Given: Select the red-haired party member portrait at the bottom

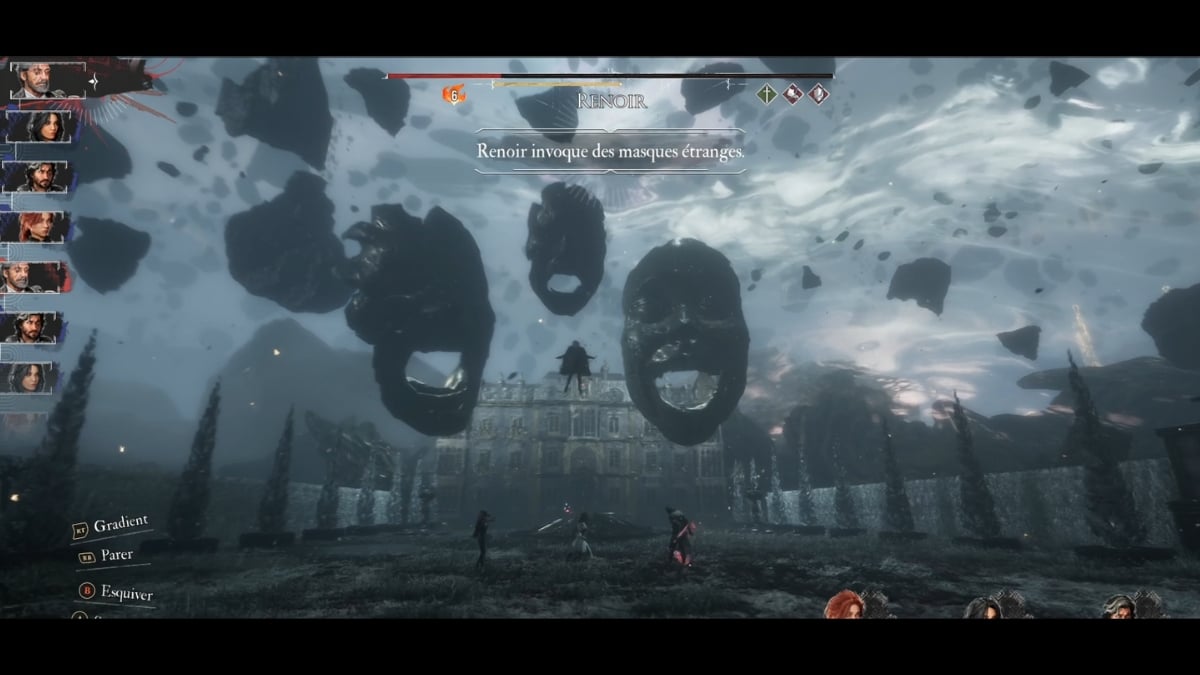Looking at the screenshot, I should (845, 605).
